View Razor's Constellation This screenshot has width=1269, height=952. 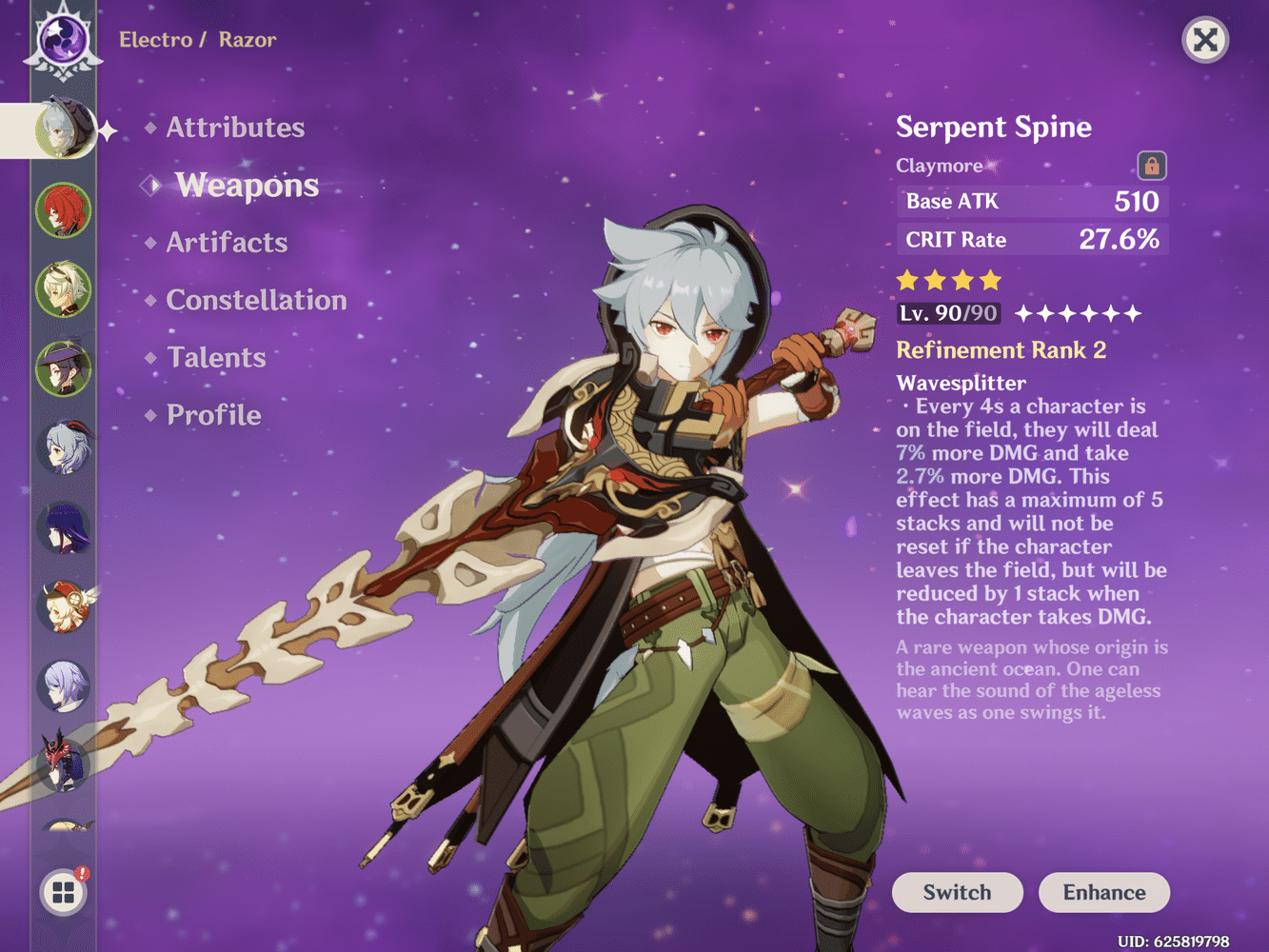point(256,300)
